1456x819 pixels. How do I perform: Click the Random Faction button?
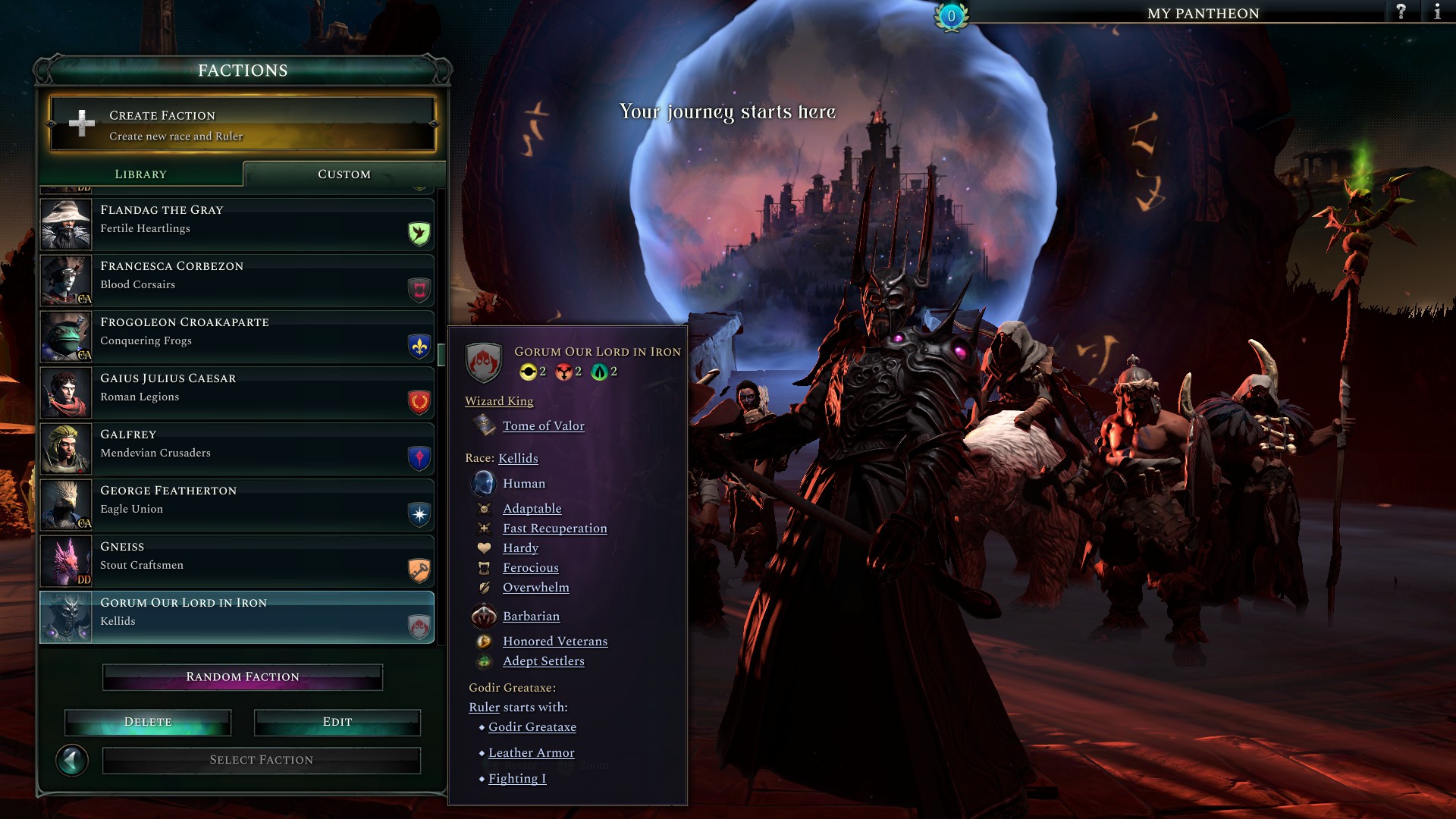242,676
